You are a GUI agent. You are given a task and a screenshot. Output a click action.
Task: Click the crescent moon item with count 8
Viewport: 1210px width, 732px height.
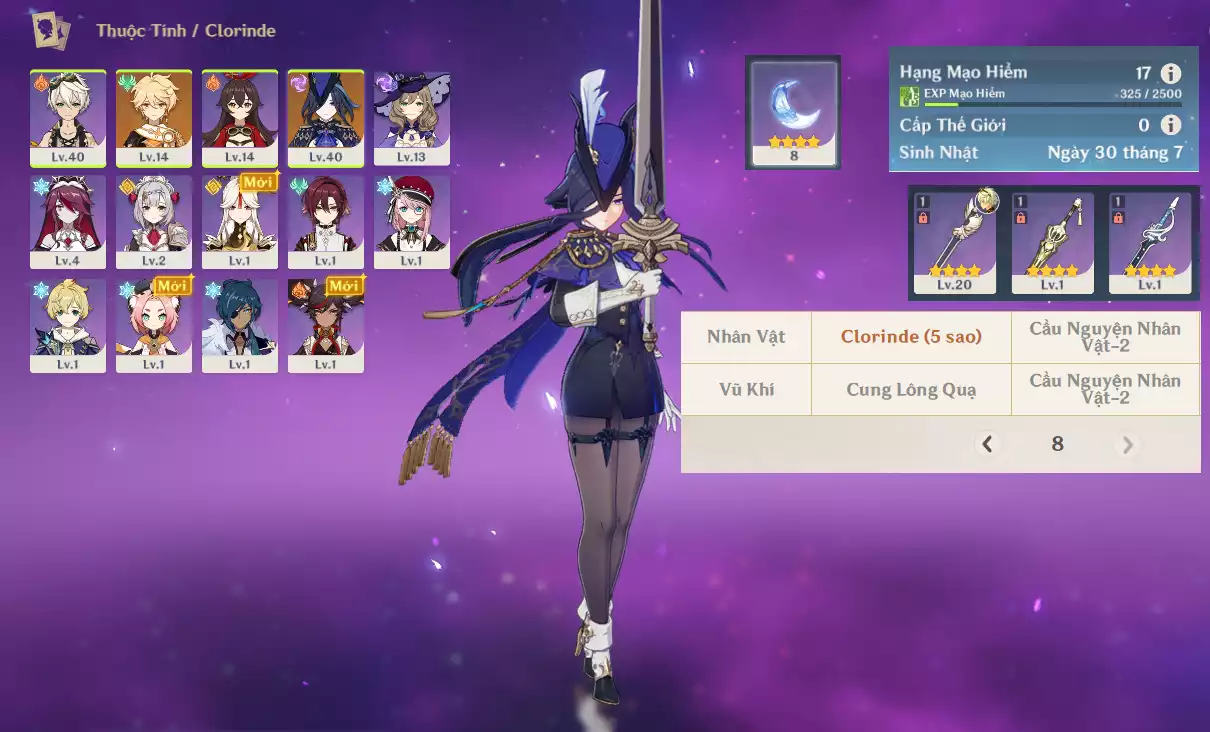pyautogui.click(x=793, y=111)
